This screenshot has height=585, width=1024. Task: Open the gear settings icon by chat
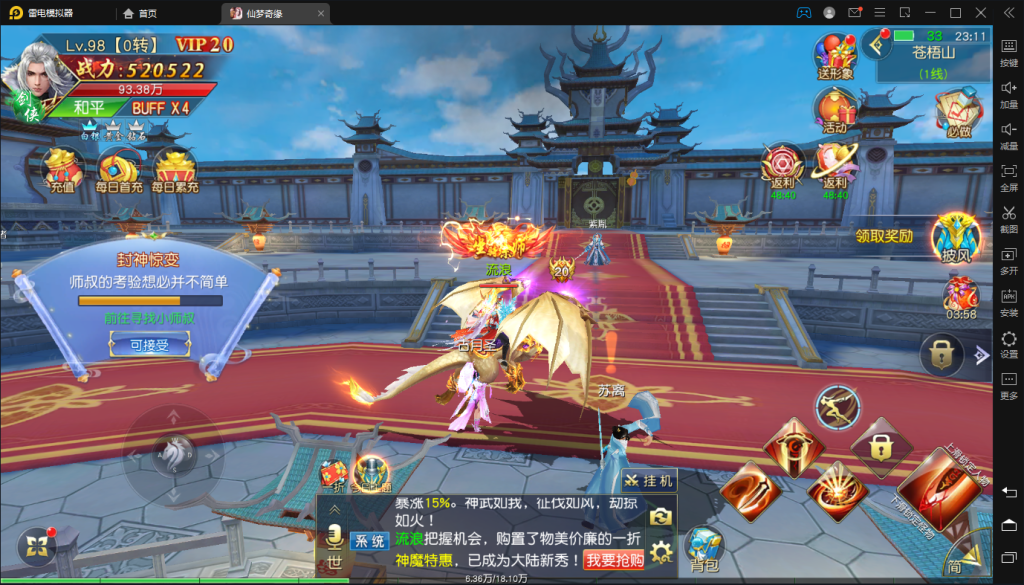[x=660, y=550]
